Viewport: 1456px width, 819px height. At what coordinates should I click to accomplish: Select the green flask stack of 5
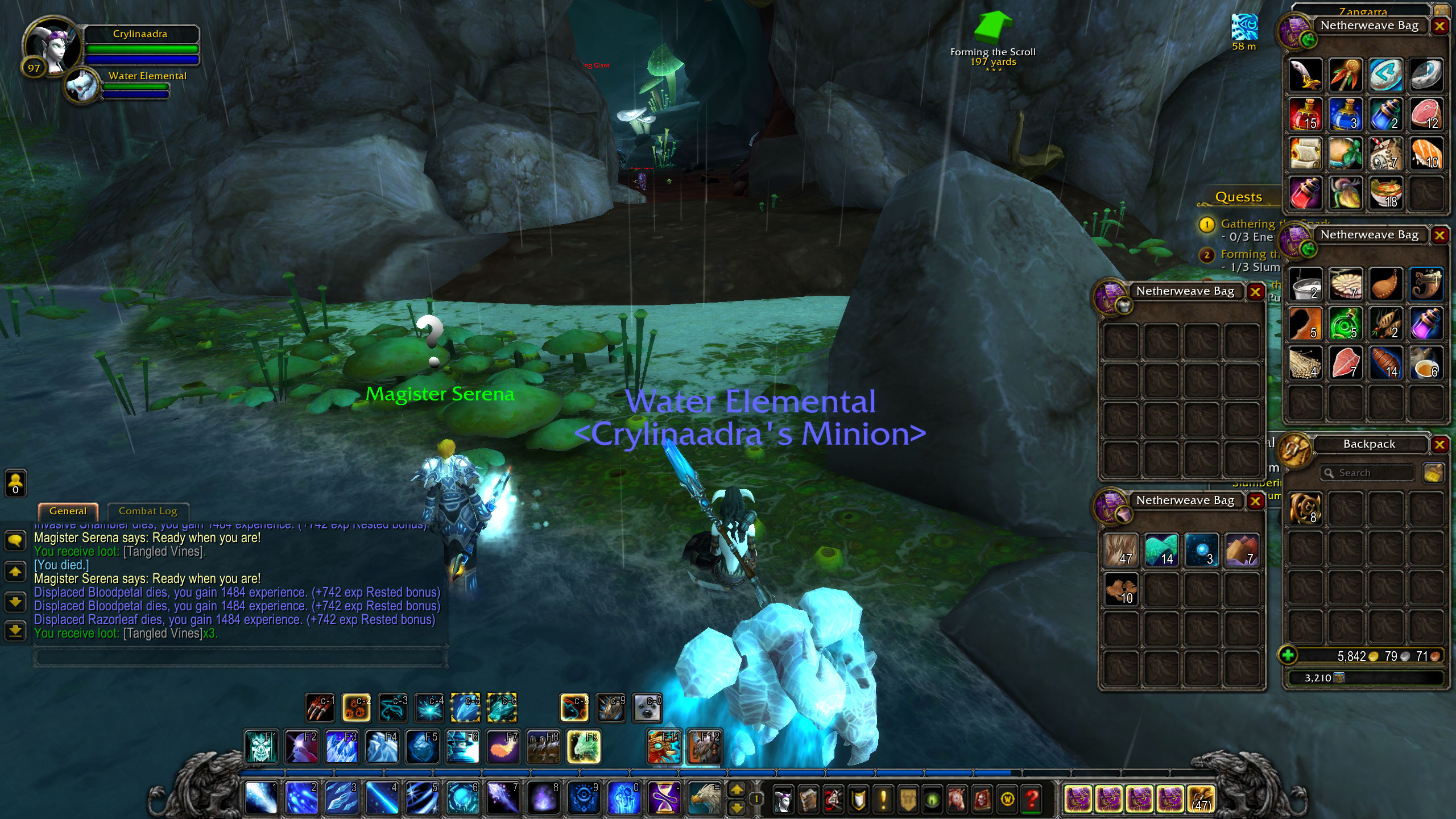1346,324
